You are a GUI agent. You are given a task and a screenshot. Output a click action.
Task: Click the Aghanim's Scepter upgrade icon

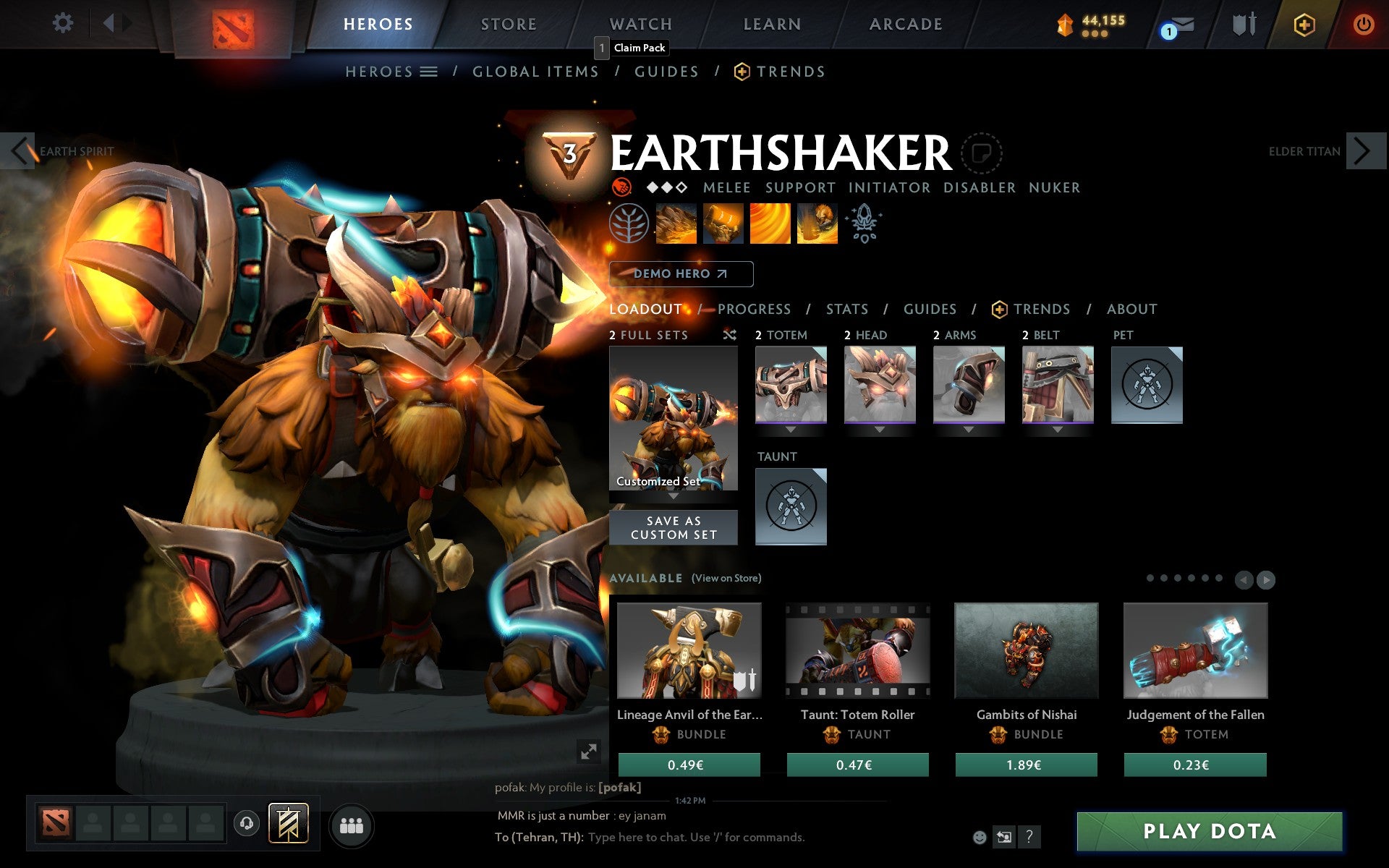click(x=865, y=224)
